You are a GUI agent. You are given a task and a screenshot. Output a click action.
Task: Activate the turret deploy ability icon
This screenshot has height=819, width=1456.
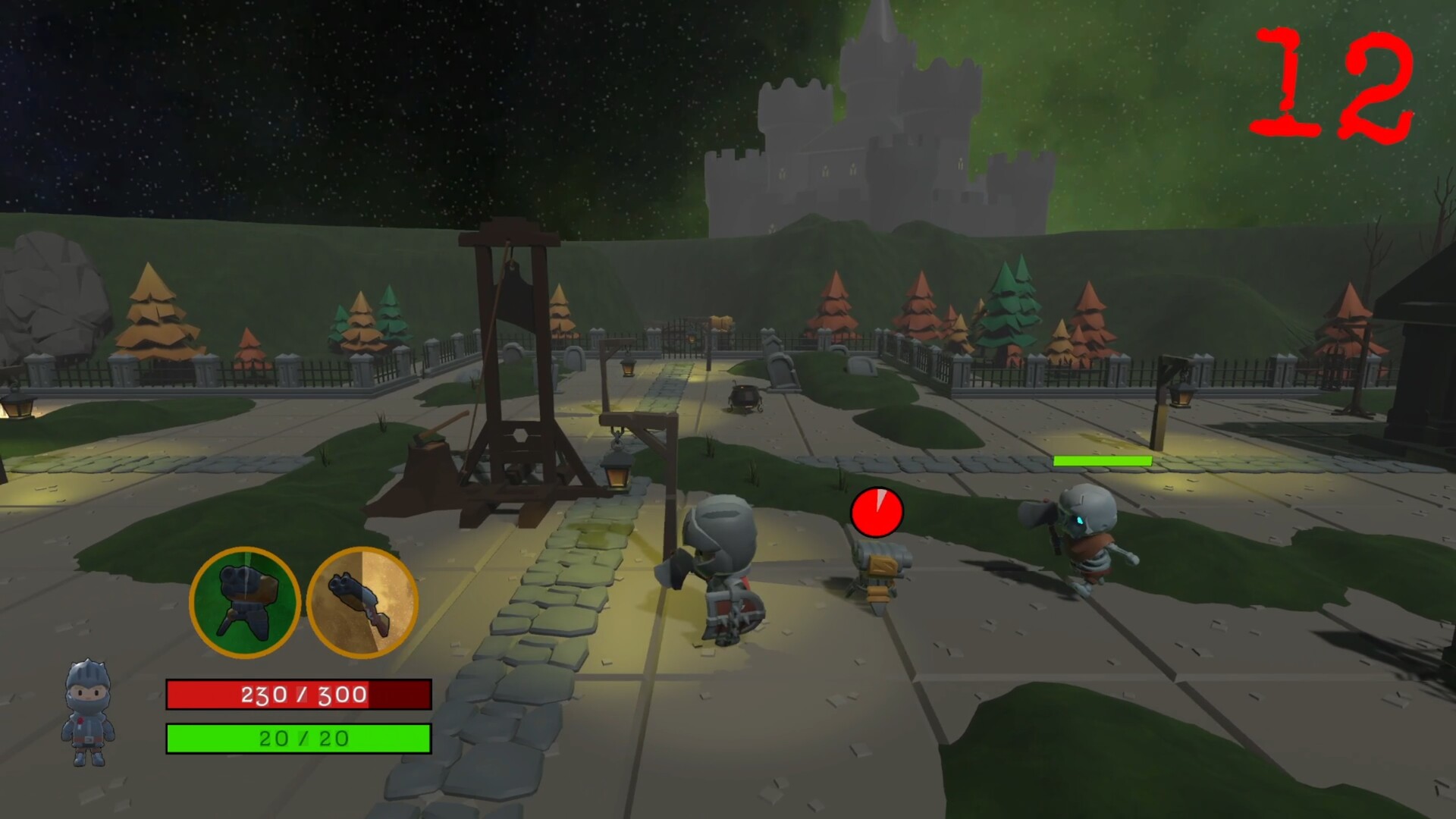coord(244,603)
